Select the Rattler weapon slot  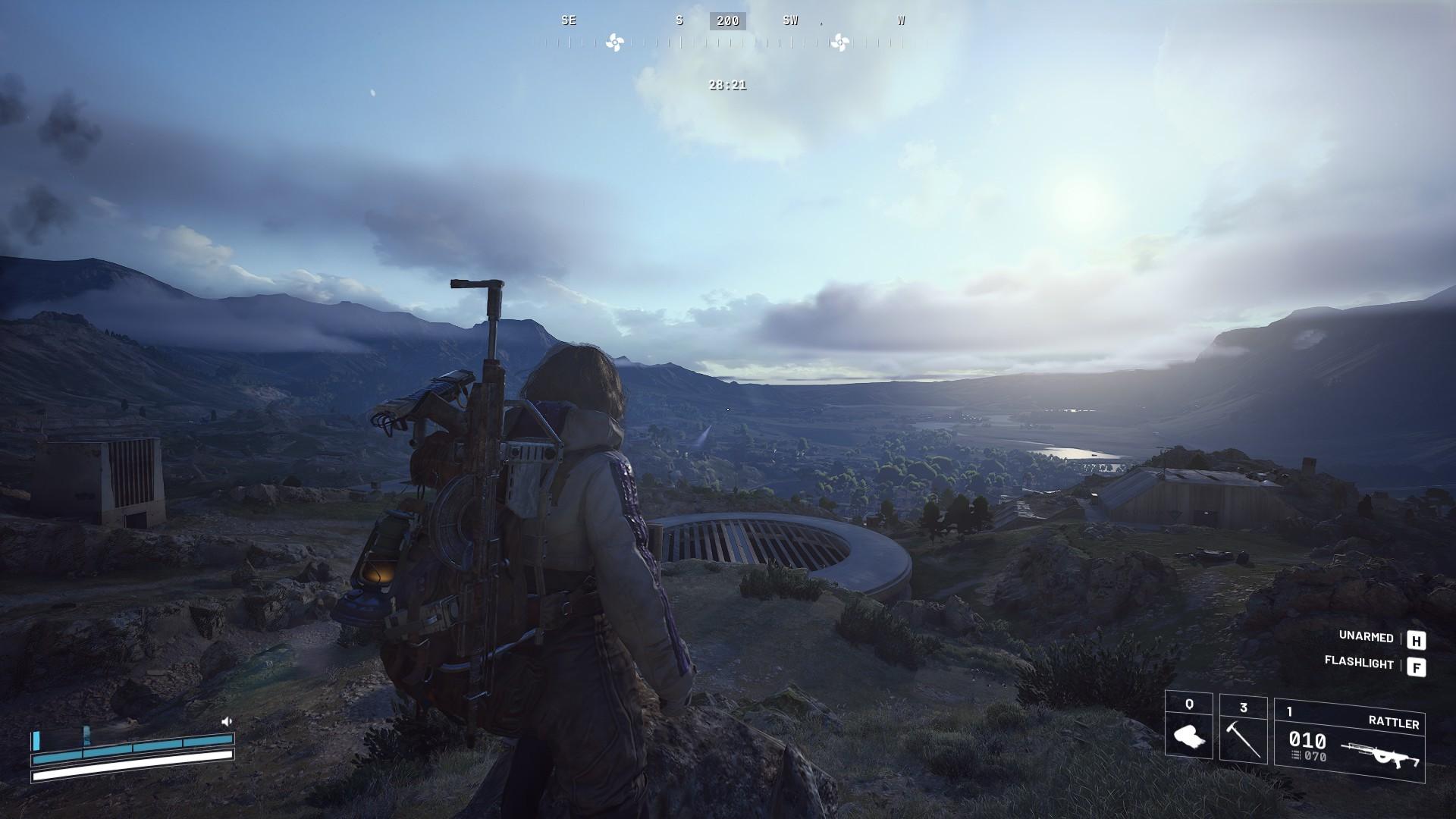[1349, 740]
